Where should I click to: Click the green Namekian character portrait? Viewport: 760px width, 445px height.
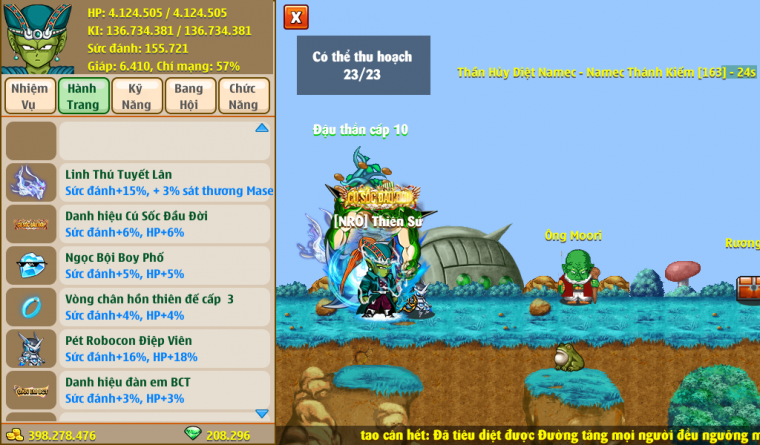pyautogui.click(x=36, y=36)
